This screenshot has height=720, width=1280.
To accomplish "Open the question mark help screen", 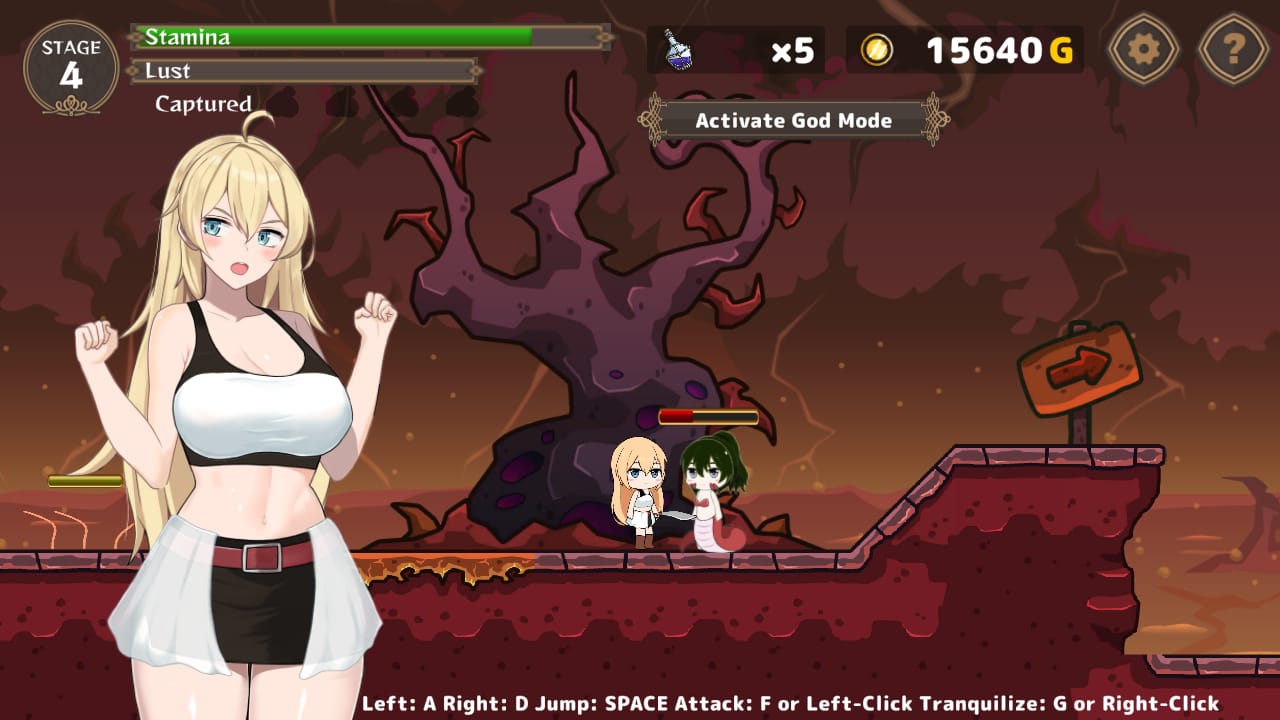I will [x=1233, y=49].
